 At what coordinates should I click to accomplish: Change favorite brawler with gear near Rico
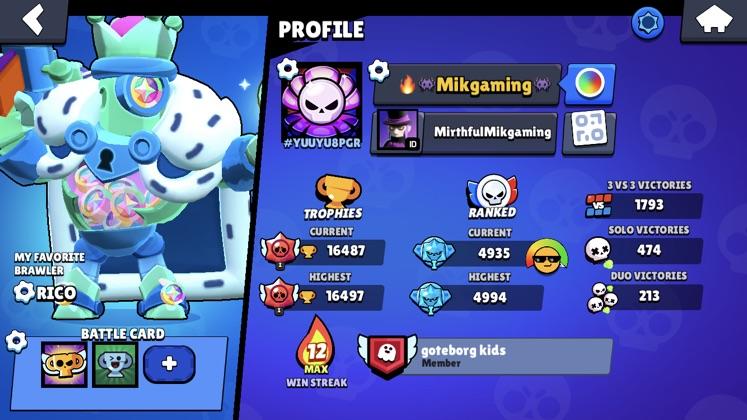point(24,292)
